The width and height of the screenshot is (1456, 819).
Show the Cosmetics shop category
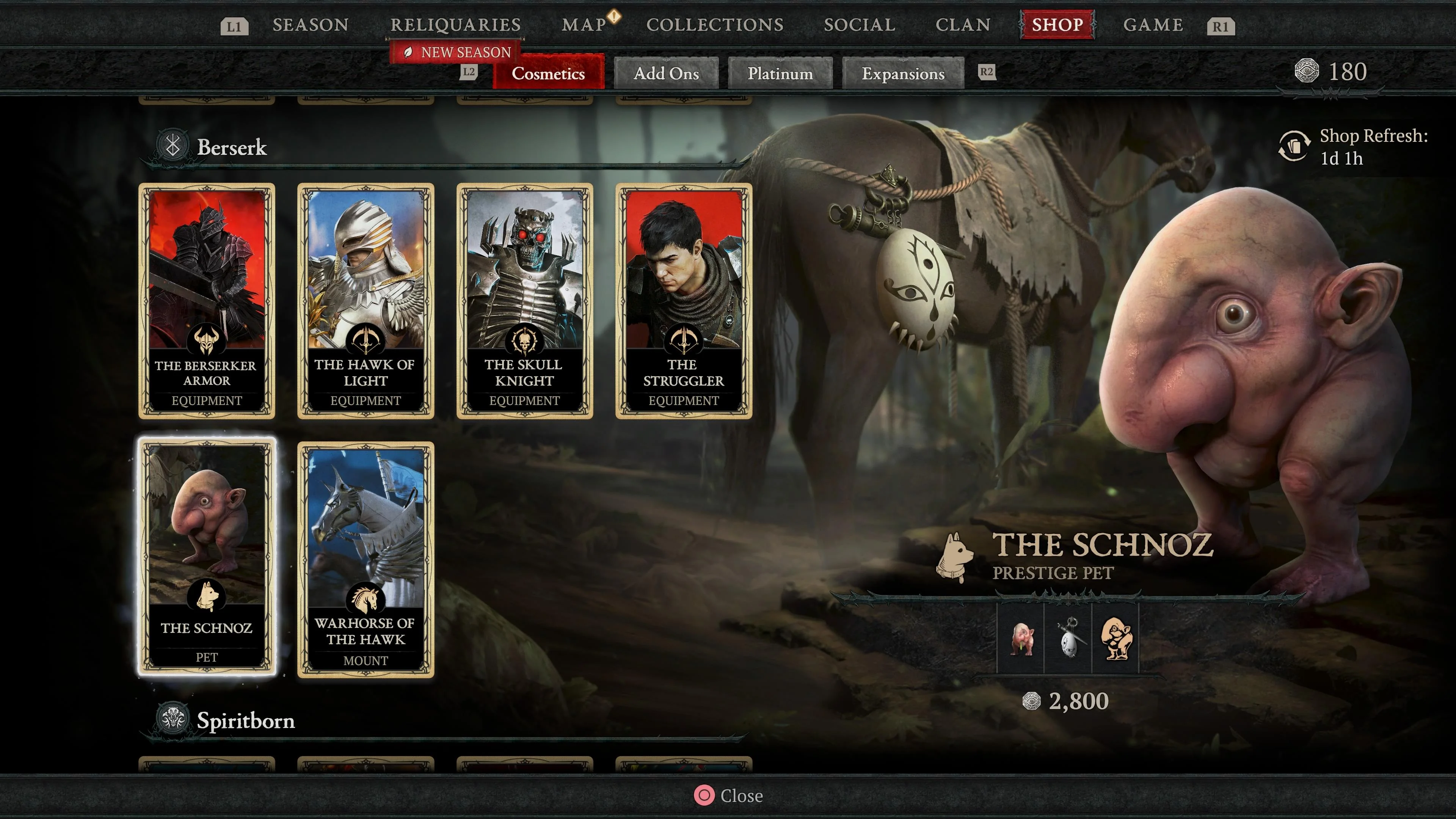point(548,74)
